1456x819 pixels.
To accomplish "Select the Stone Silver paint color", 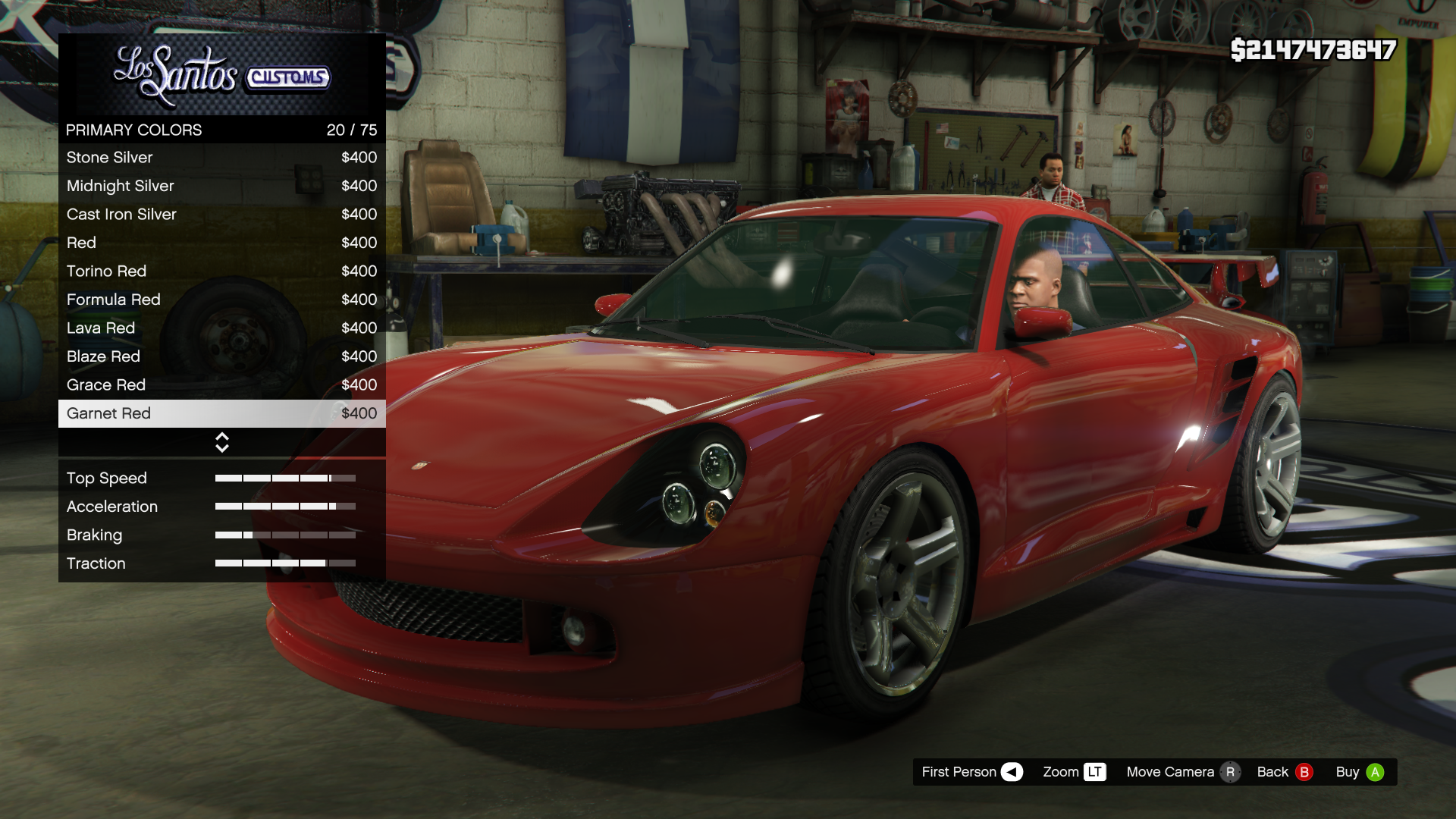I will tap(221, 158).
